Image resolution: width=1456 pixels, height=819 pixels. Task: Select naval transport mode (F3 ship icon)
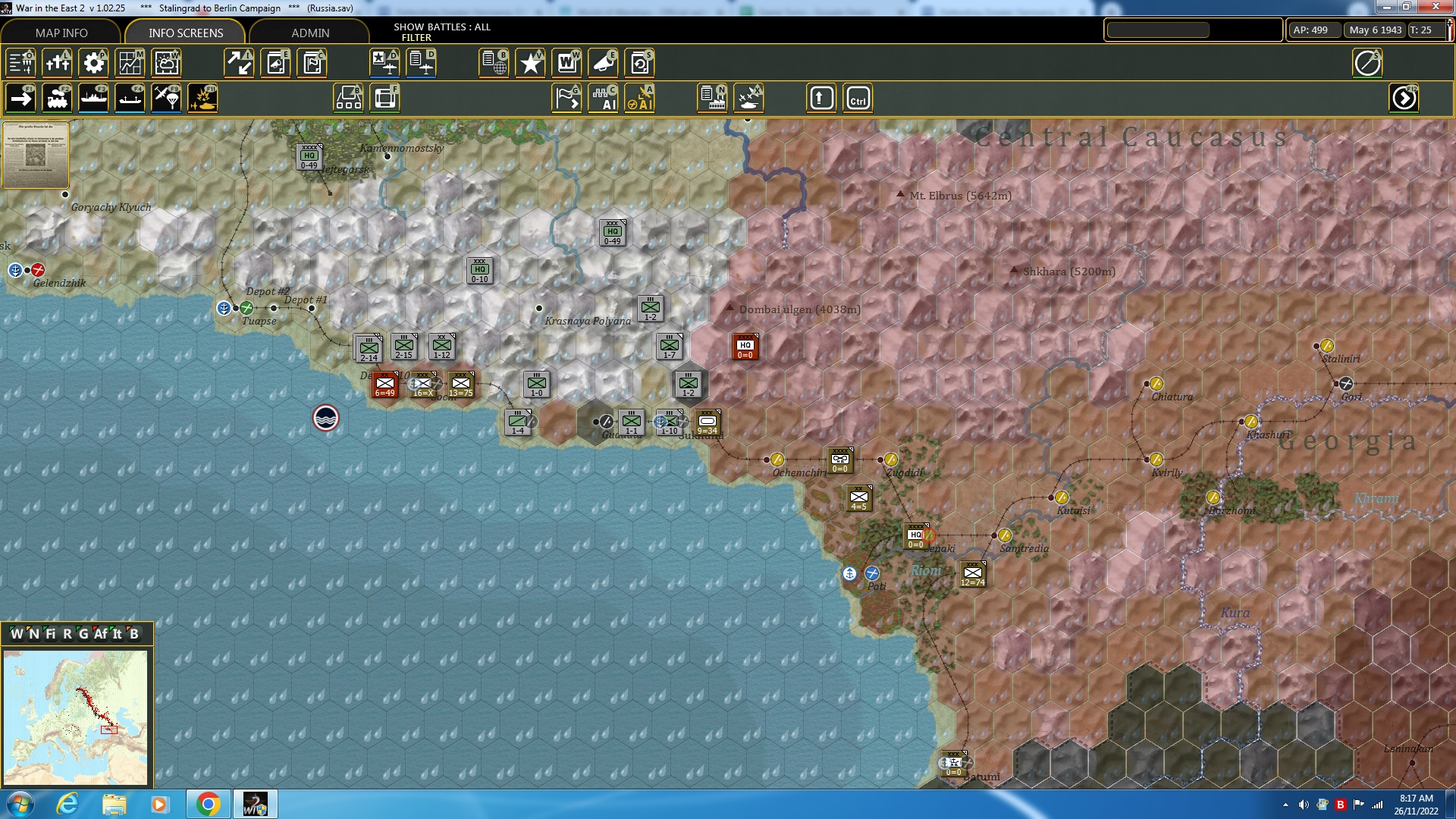[x=93, y=98]
